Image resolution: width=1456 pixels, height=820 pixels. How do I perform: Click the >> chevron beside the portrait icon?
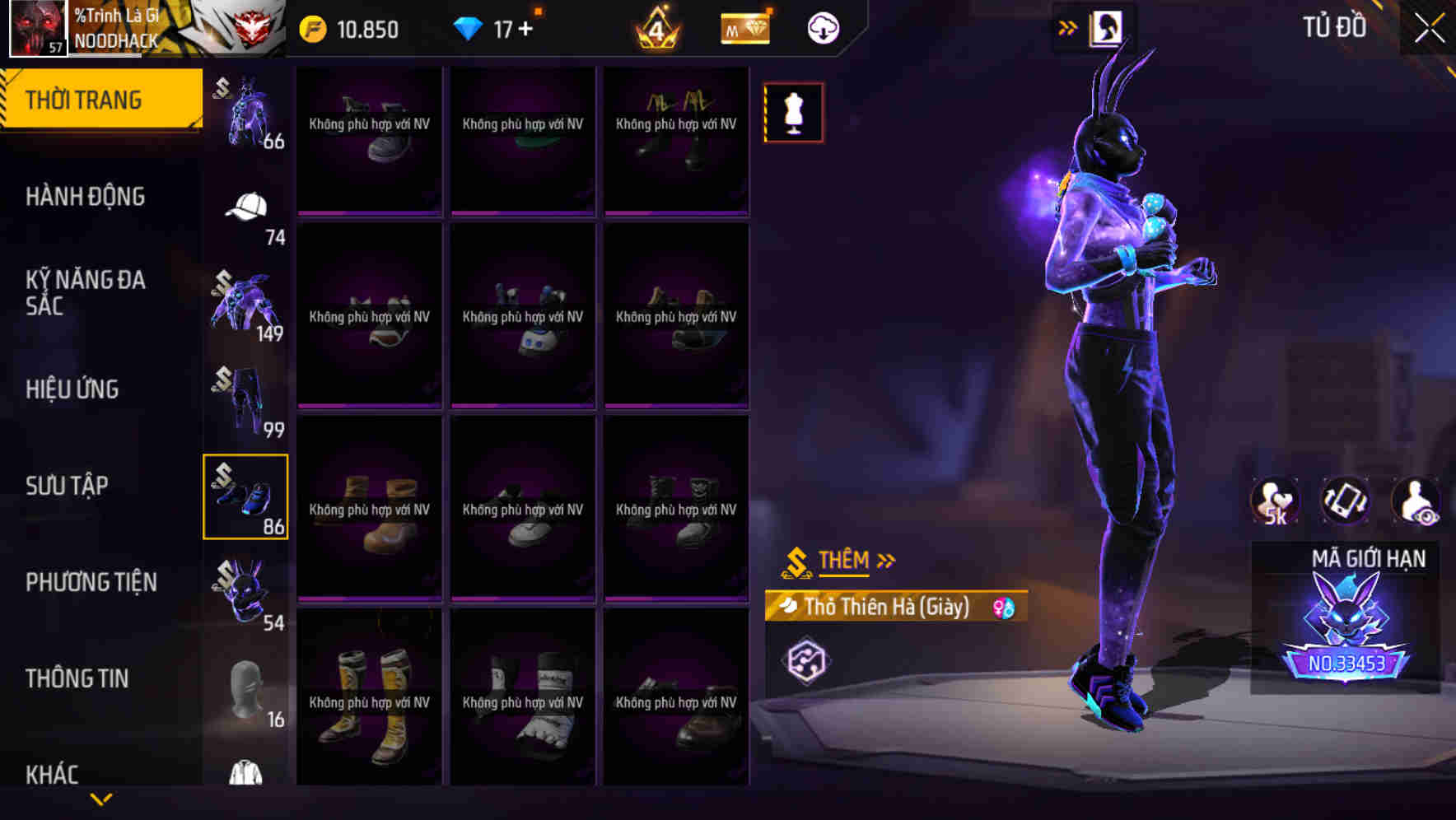[1068, 26]
